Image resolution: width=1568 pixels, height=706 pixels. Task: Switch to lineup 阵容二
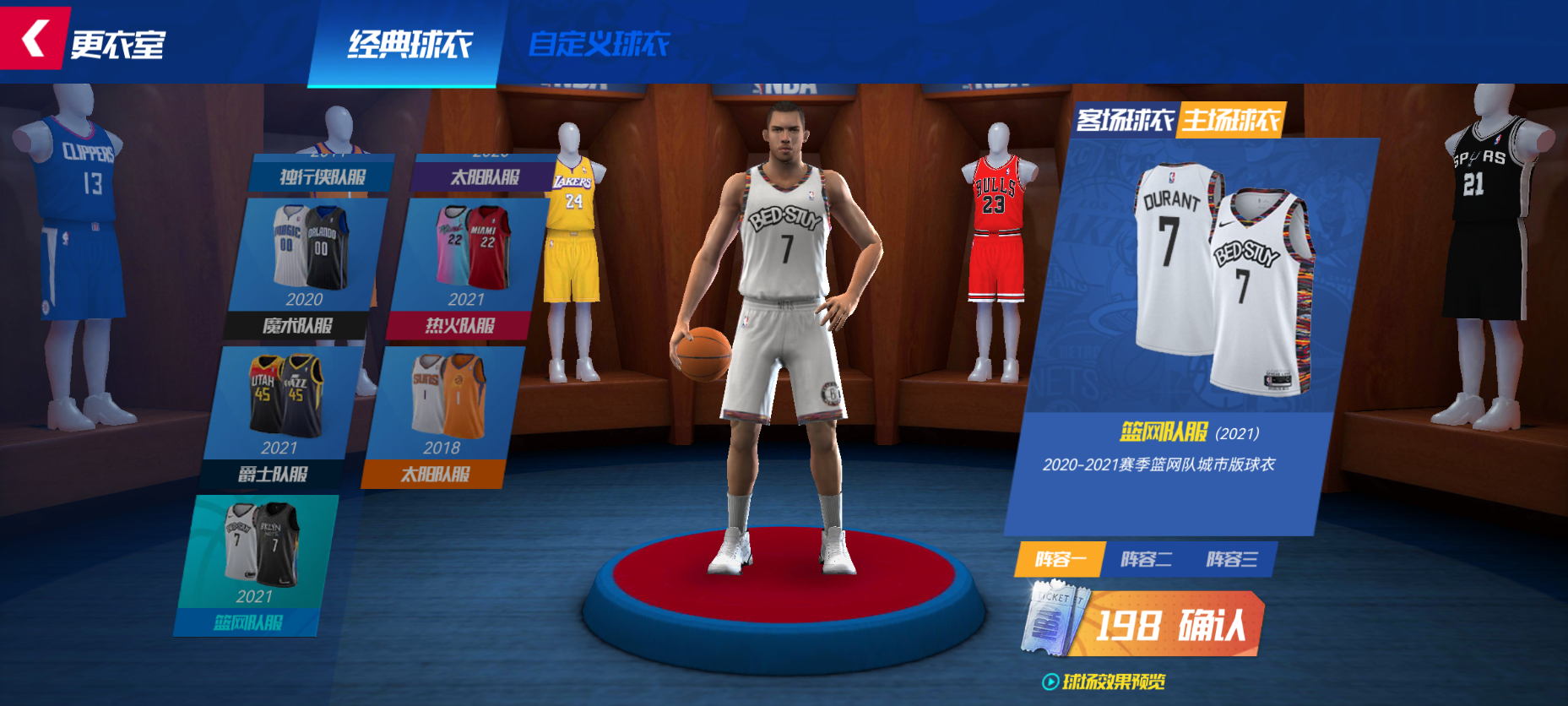1146,559
